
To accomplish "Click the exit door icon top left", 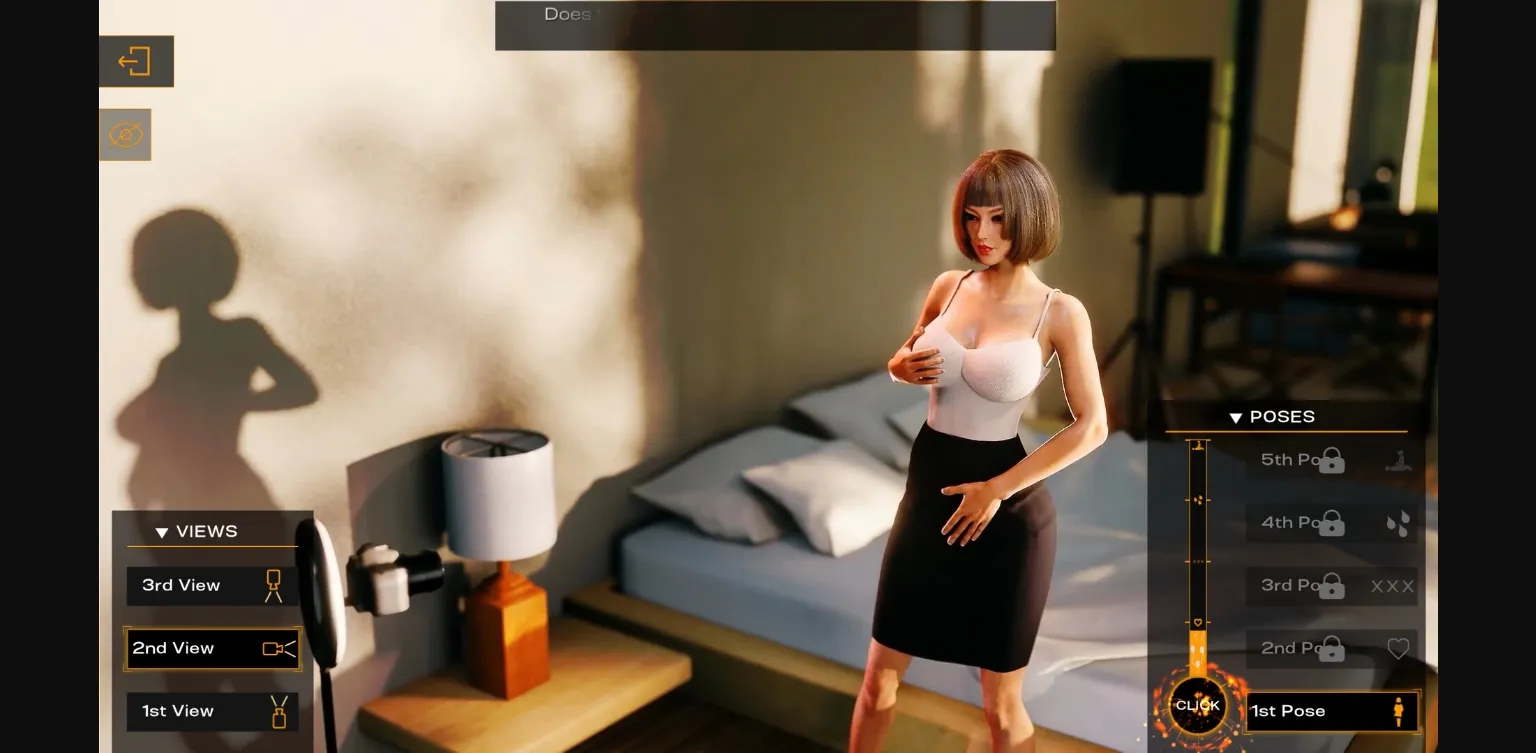I will 136,61.
